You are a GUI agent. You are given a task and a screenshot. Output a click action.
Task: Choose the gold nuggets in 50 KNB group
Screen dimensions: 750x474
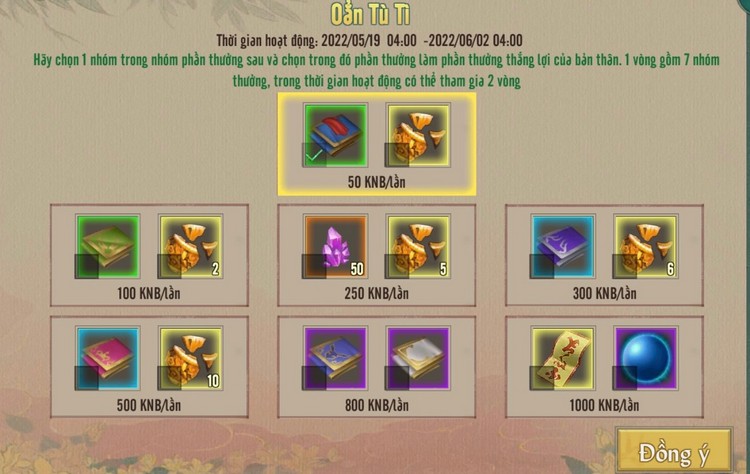click(x=418, y=134)
